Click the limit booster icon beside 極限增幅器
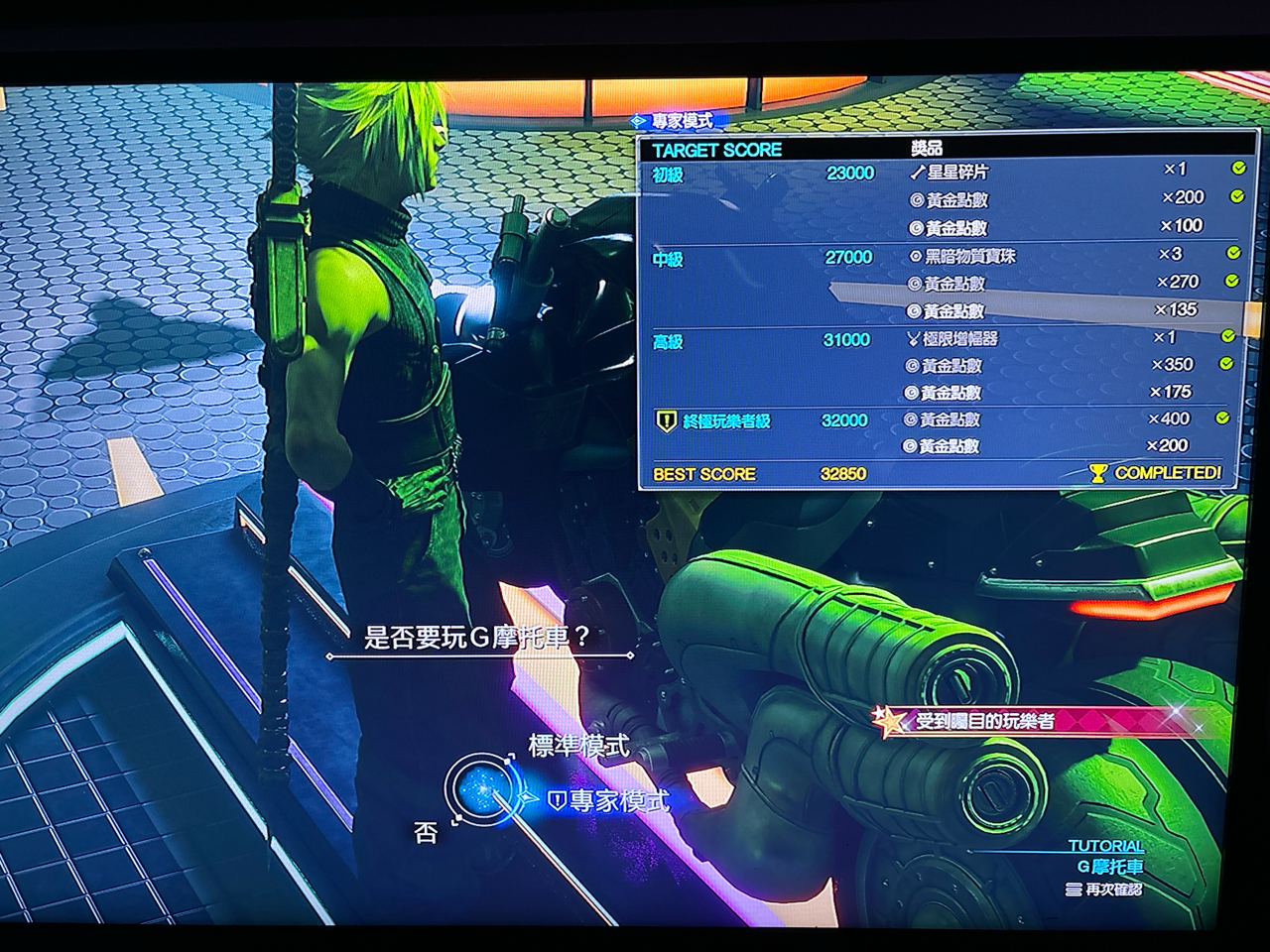Viewport: 1270px width, 952px height. [x=915, y=340]
